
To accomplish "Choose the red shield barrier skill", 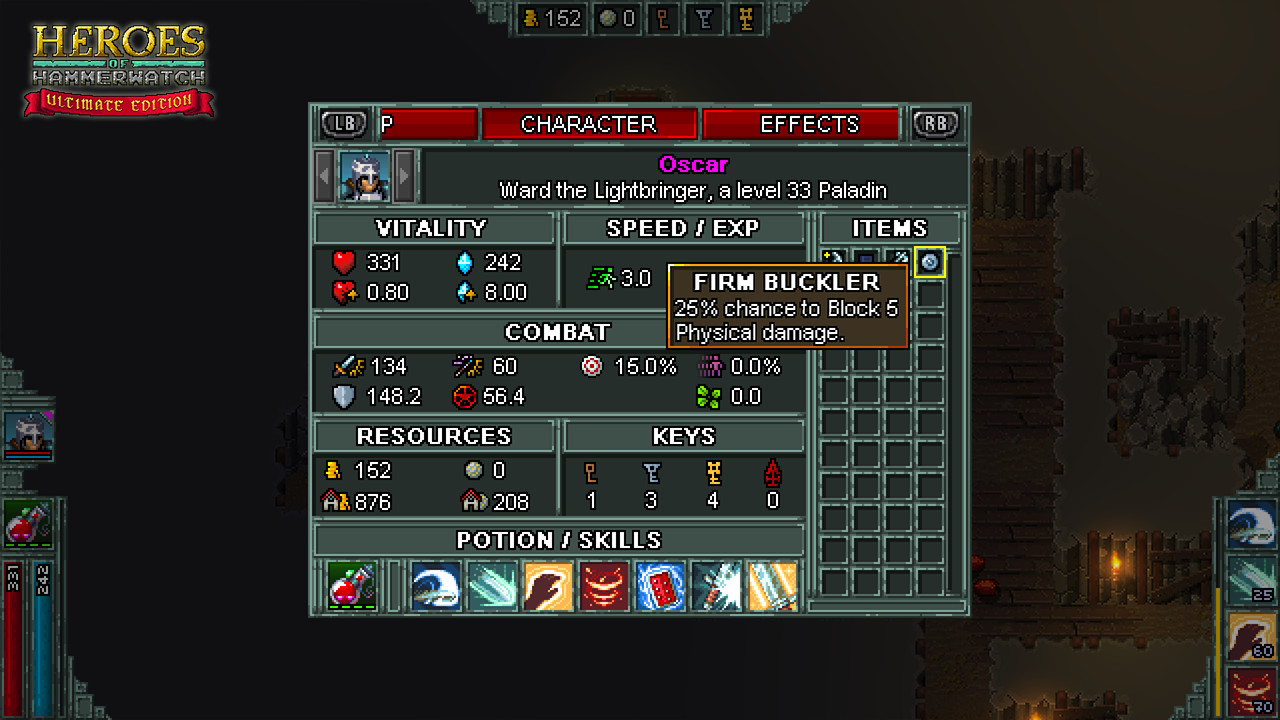I will pyautogui.click(x=660, y=586).
